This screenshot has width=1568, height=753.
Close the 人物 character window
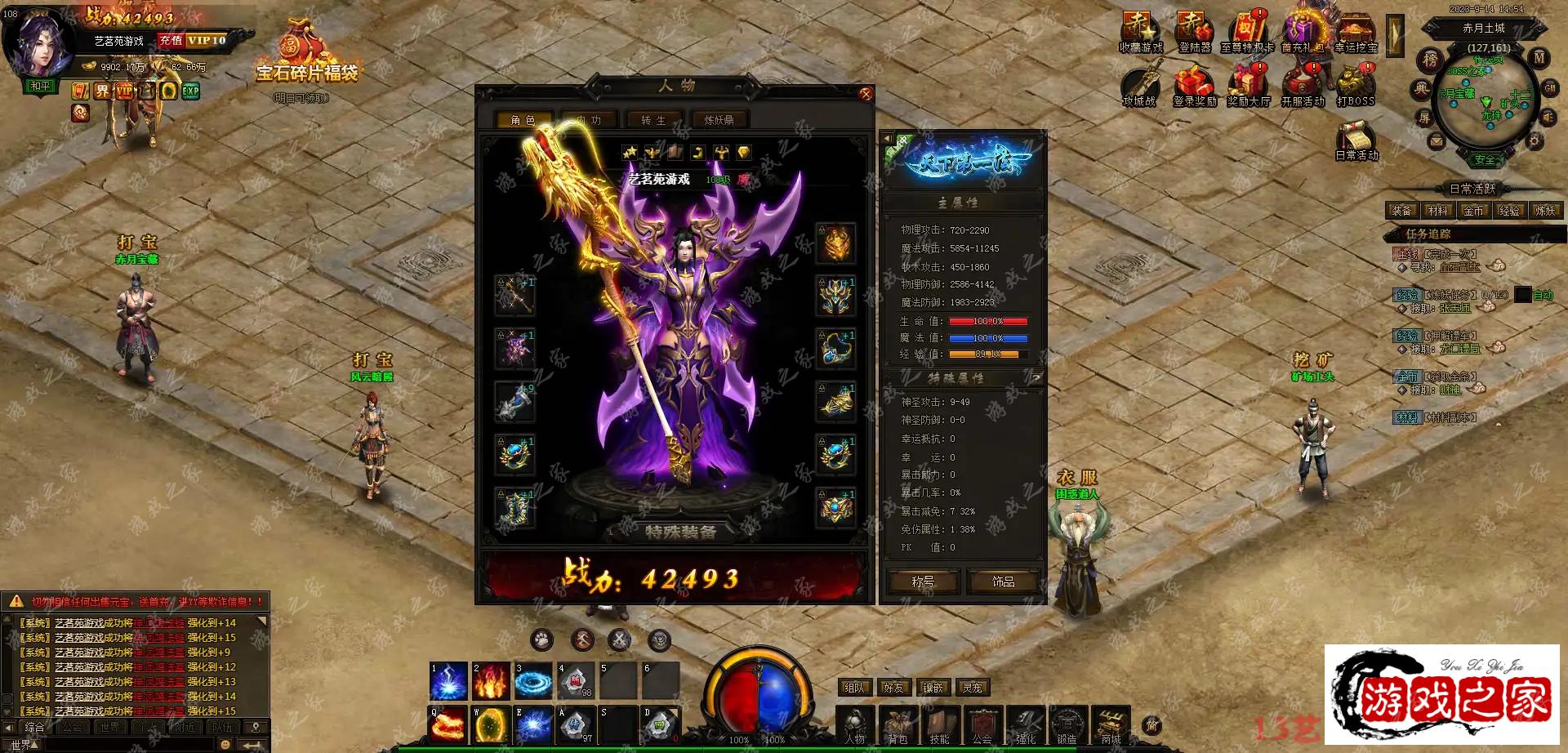click(866, 94)
